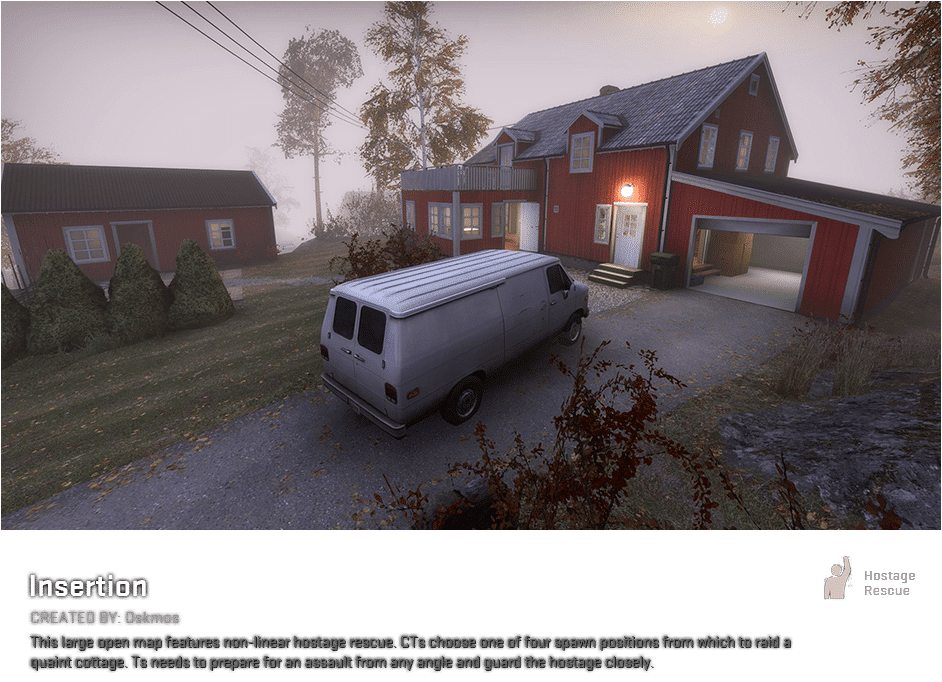
Task: Open the Insertion map preview image
Action: tap(470, 265)
